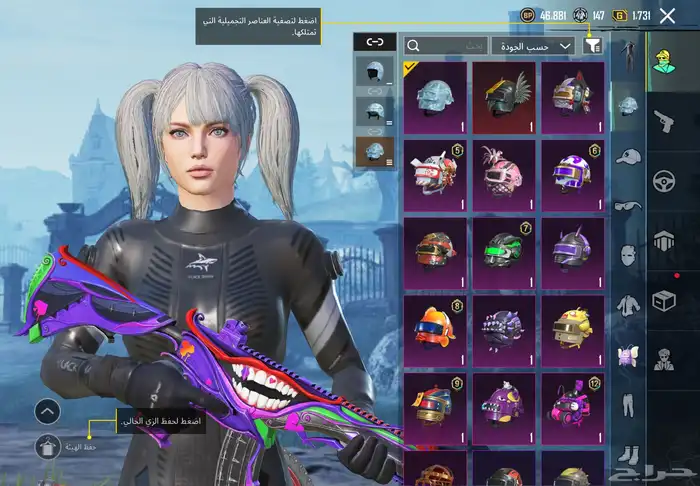Click the item search field
Image resolution: width=700 pixels, height=486 pixels.
pyautogui.click(x=447, y=45)
